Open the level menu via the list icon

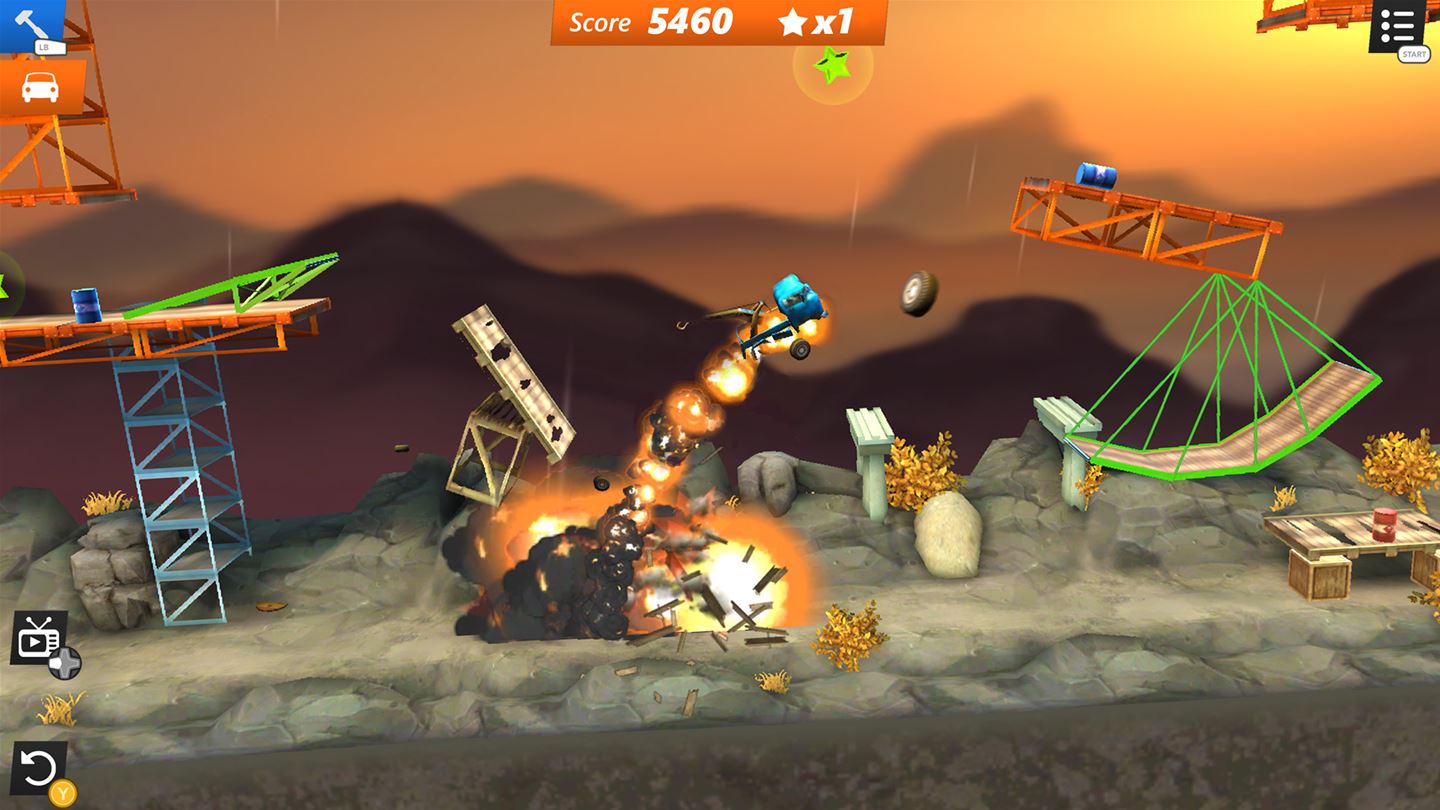point(1398,25)
